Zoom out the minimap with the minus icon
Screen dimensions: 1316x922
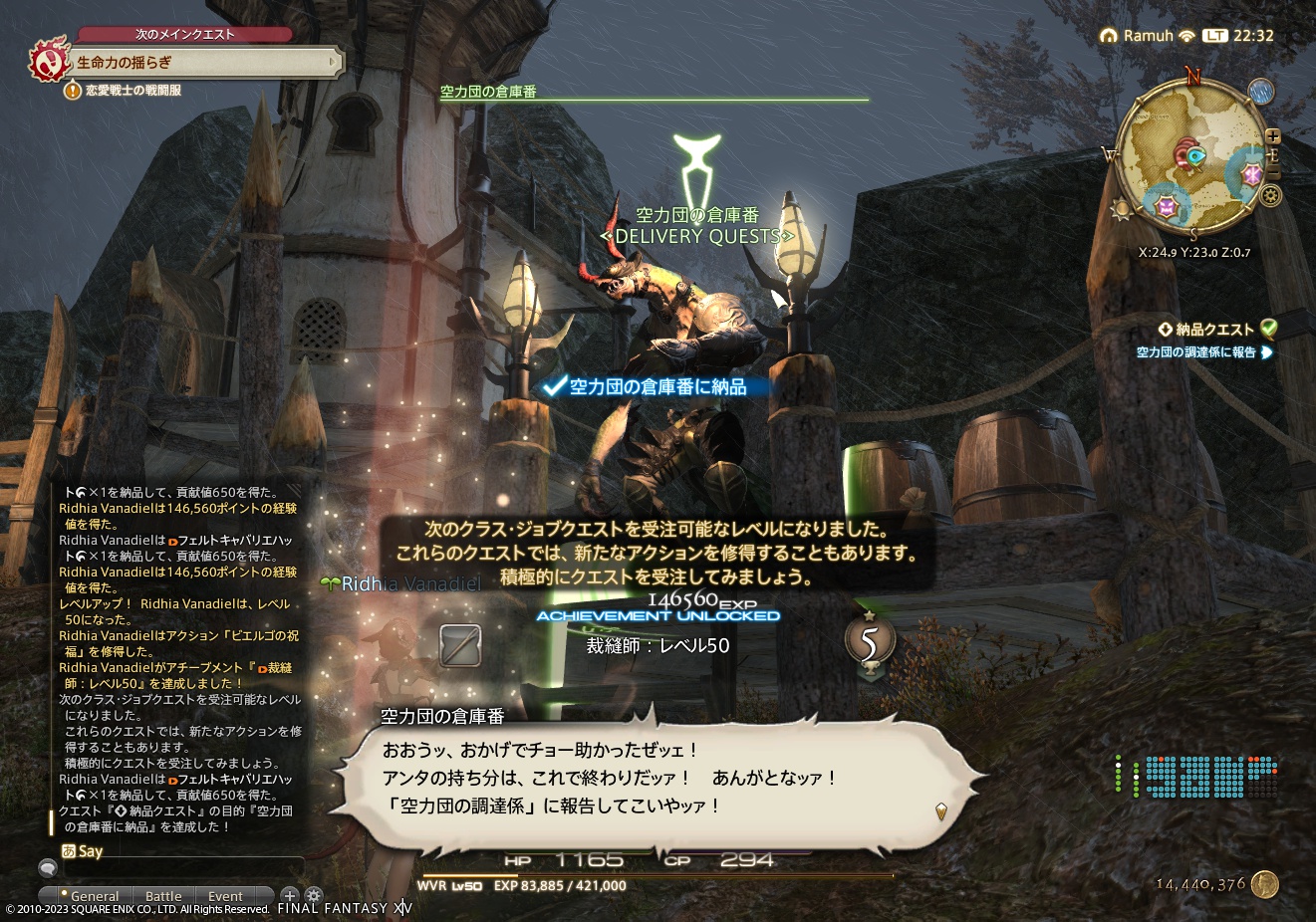coord(1273,170)
